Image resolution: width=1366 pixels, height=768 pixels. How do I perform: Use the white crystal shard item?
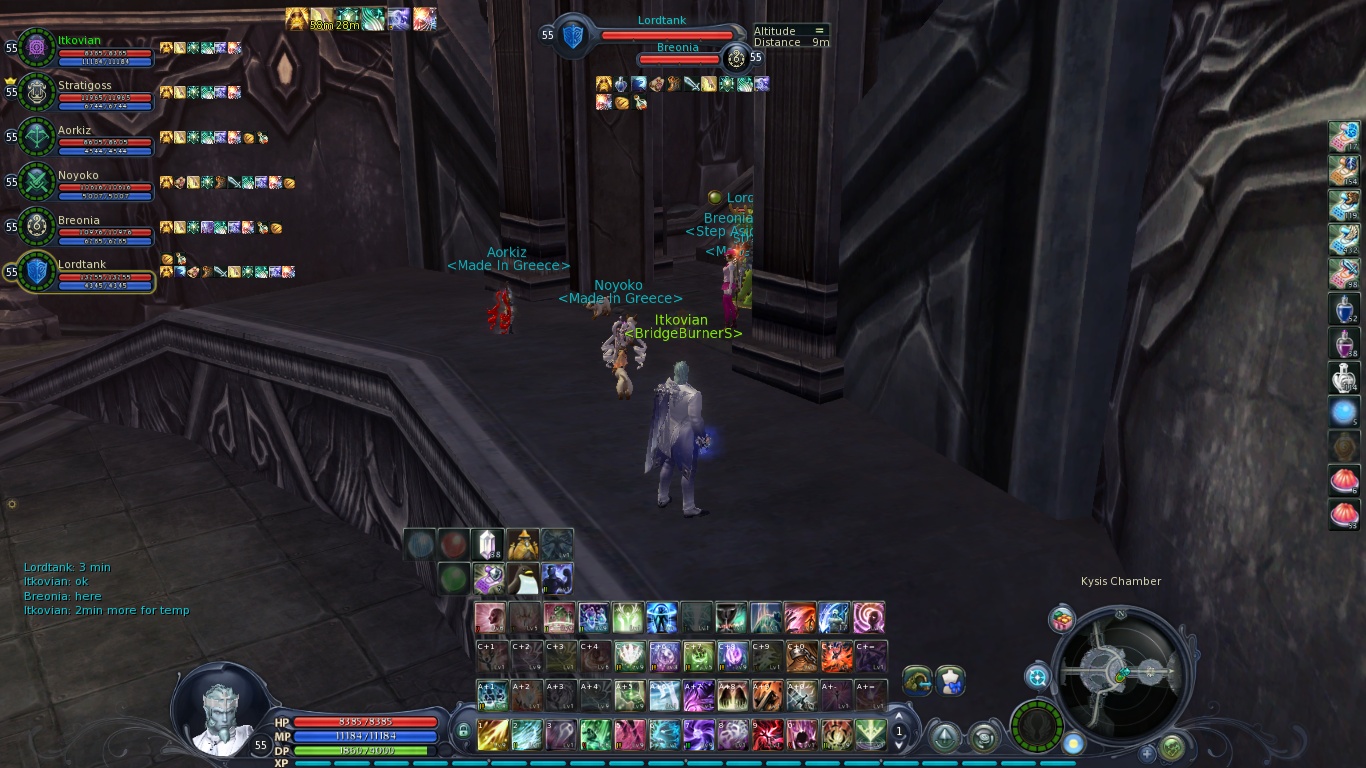tap(488, 544)
